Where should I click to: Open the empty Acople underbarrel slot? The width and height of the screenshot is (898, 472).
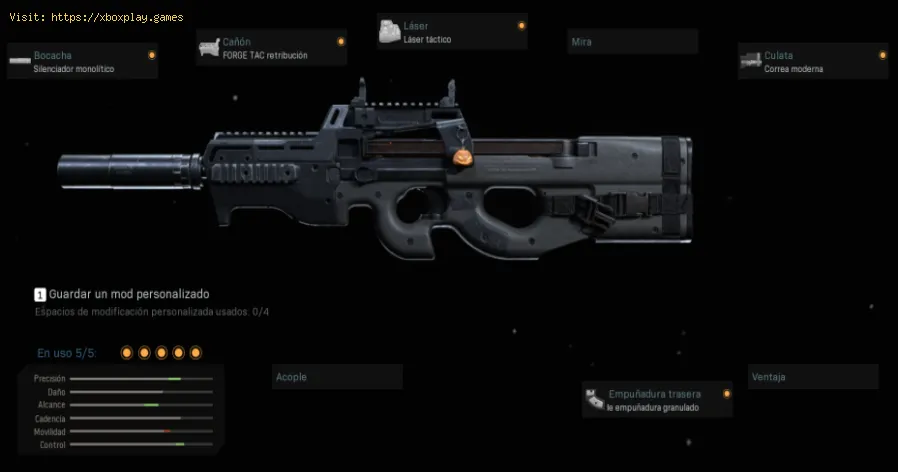coord(337,377)
